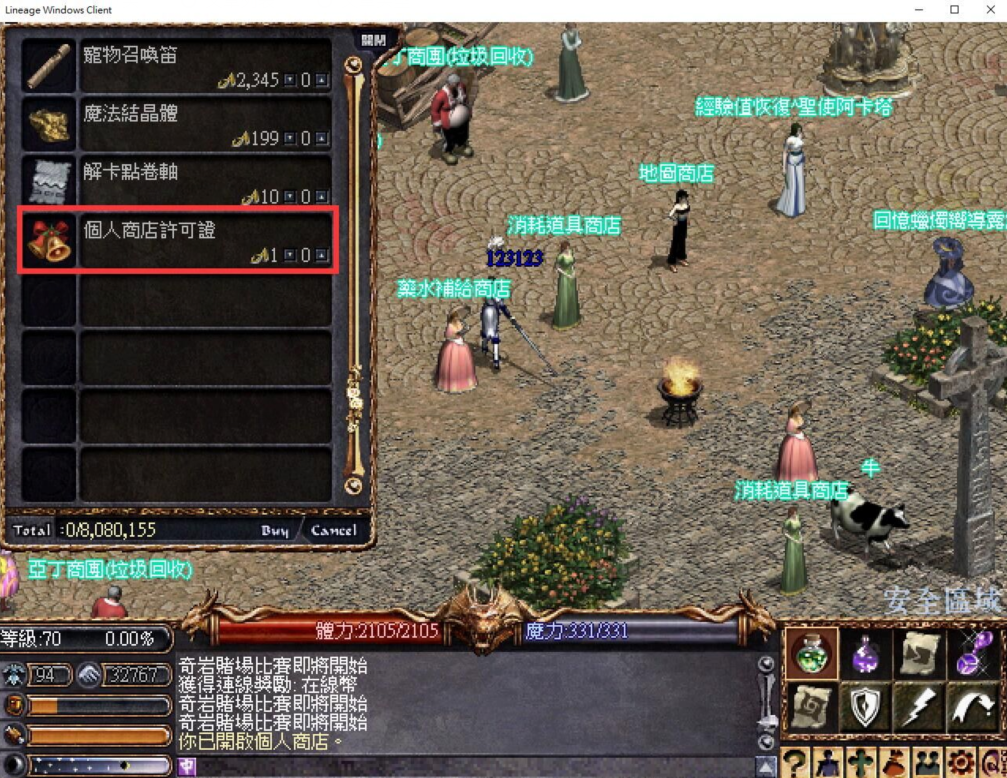The height and width of the screenshot is (778, 1007).
Task: Activate the curved white arrow skill
Action: point(970,706)
